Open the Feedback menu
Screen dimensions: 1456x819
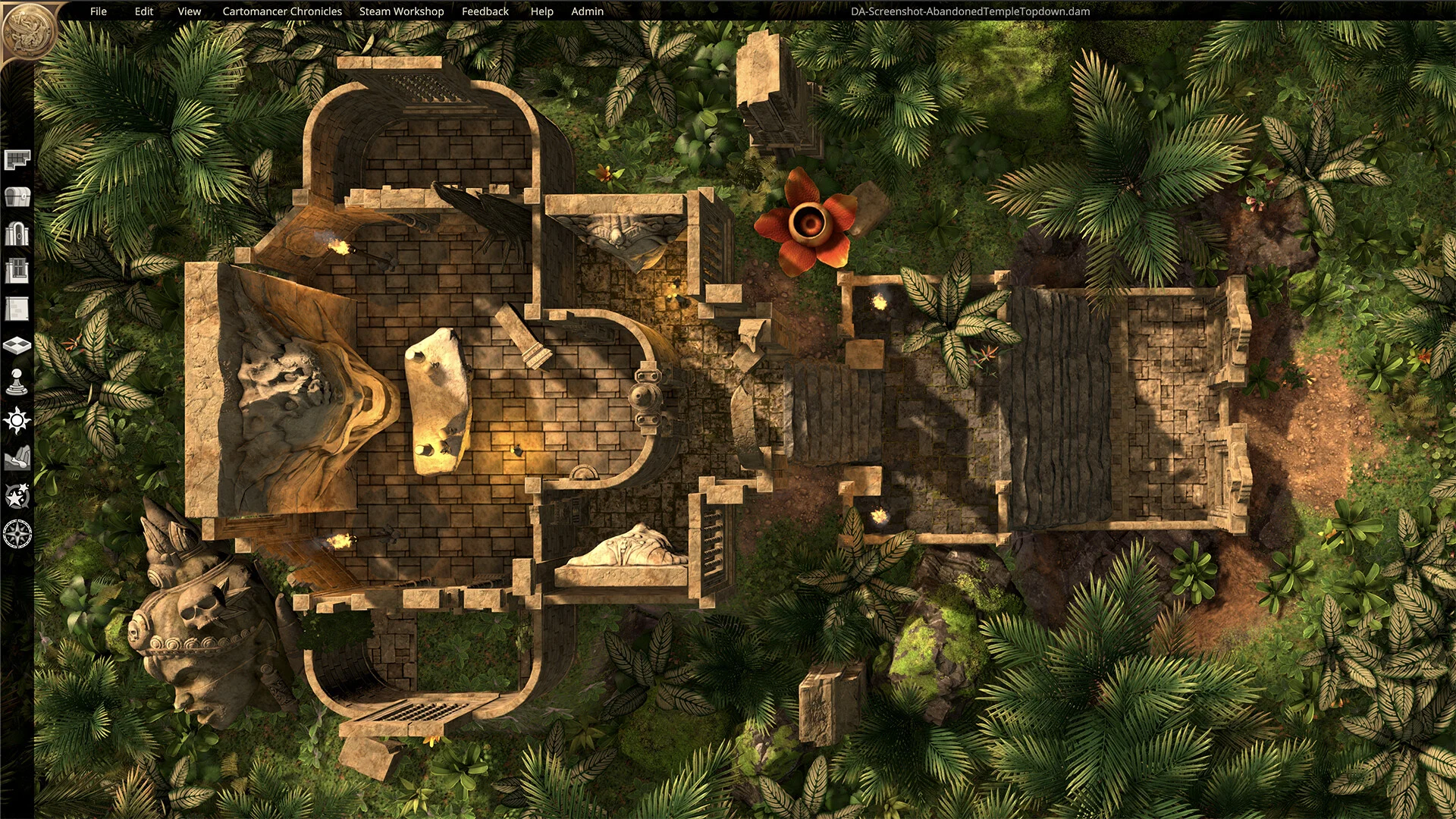coord(485,11)
